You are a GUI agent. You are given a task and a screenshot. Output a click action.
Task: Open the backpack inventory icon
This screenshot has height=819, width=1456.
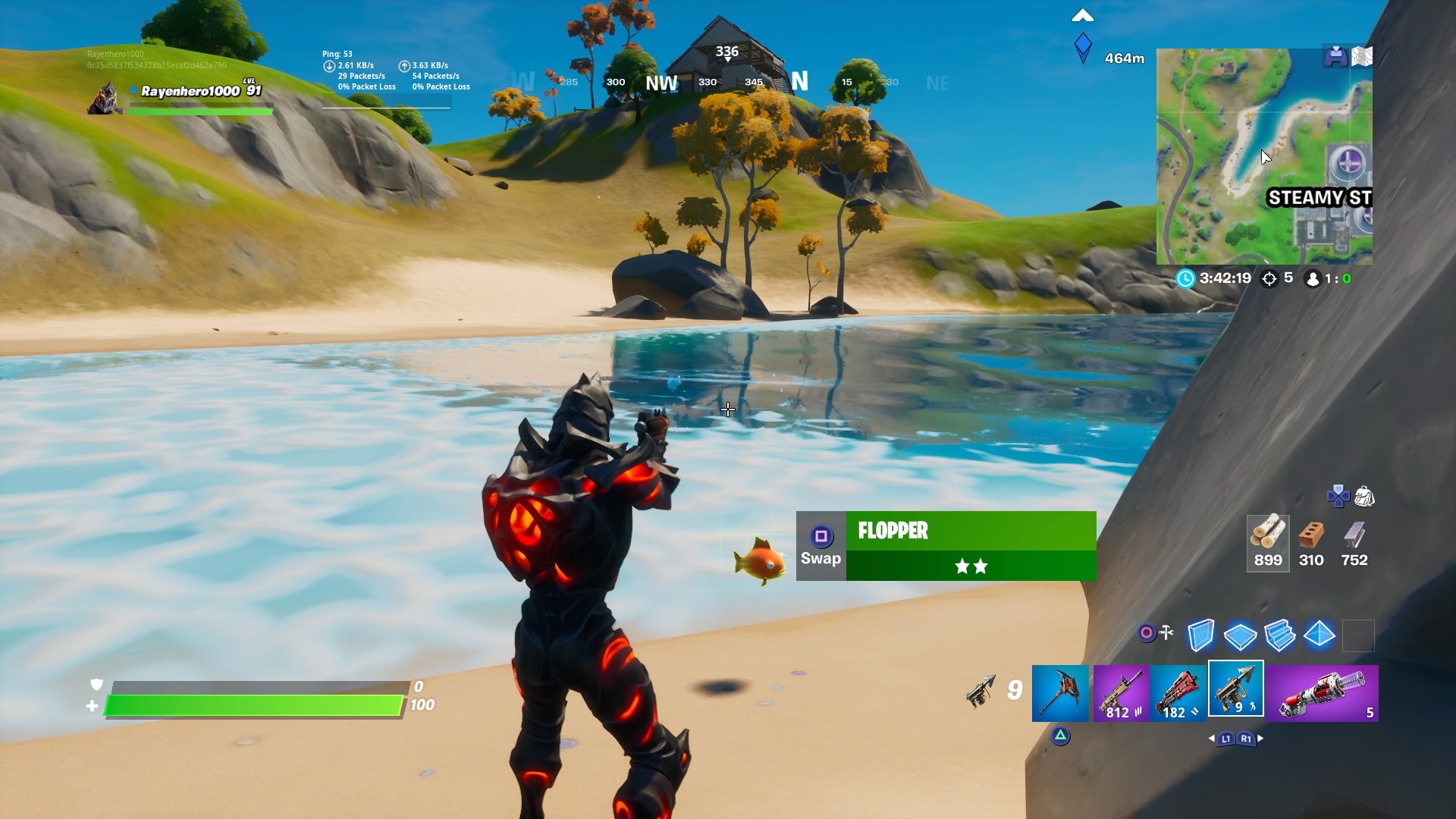[x=1364, y=497]
